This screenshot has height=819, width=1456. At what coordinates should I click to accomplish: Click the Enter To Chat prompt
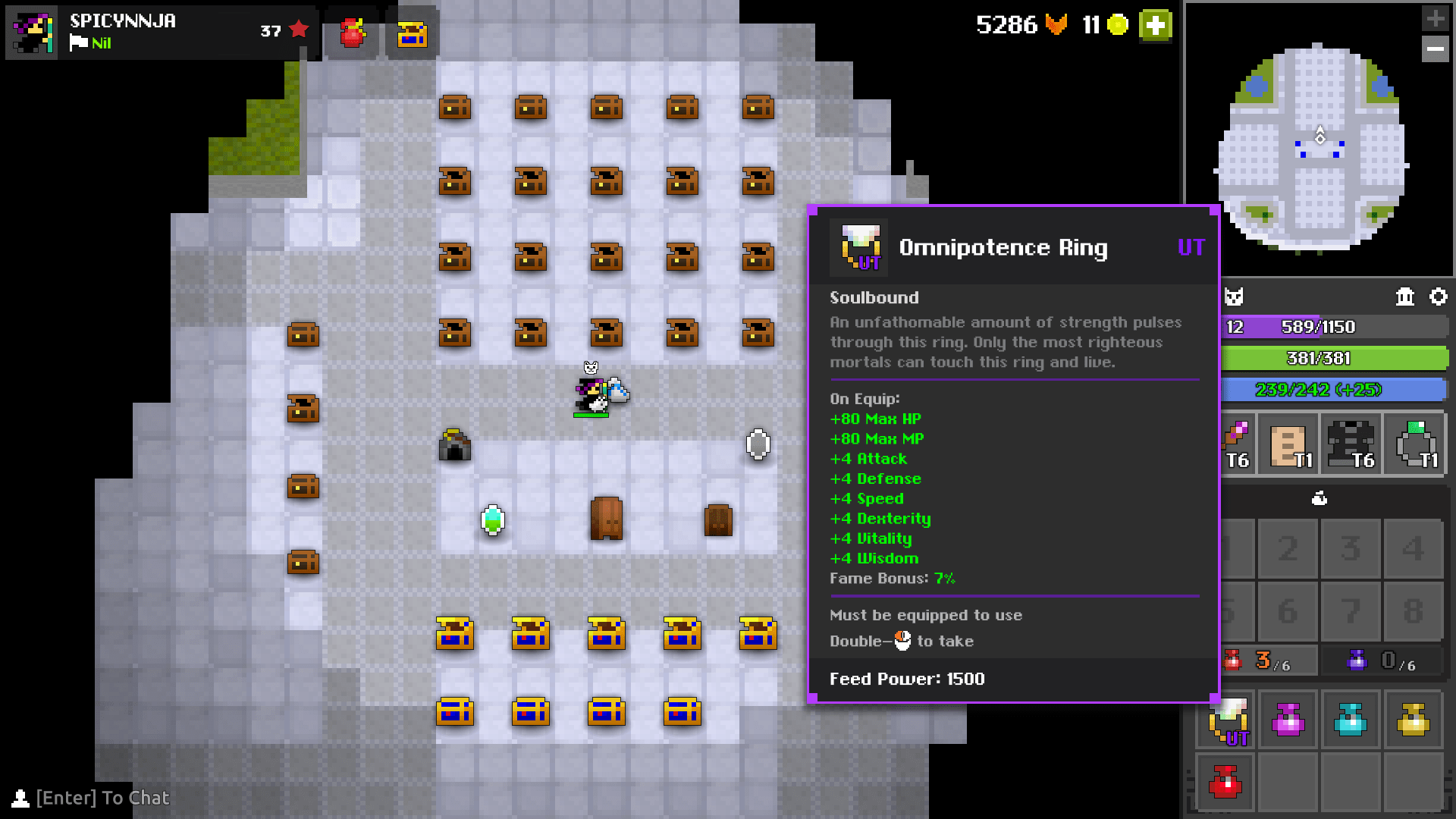pos(102,798)
